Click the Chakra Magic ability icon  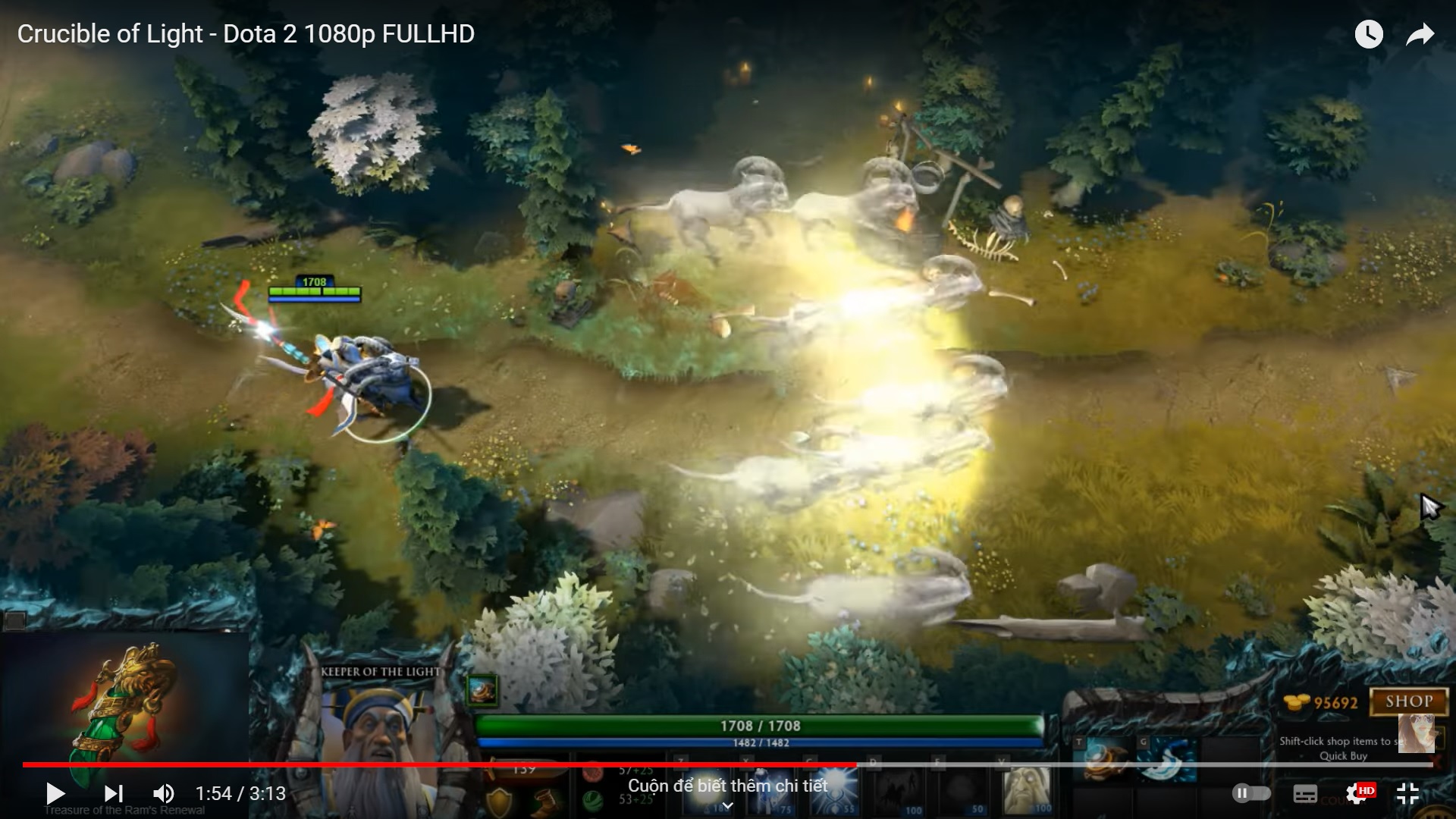pos(834,792)
